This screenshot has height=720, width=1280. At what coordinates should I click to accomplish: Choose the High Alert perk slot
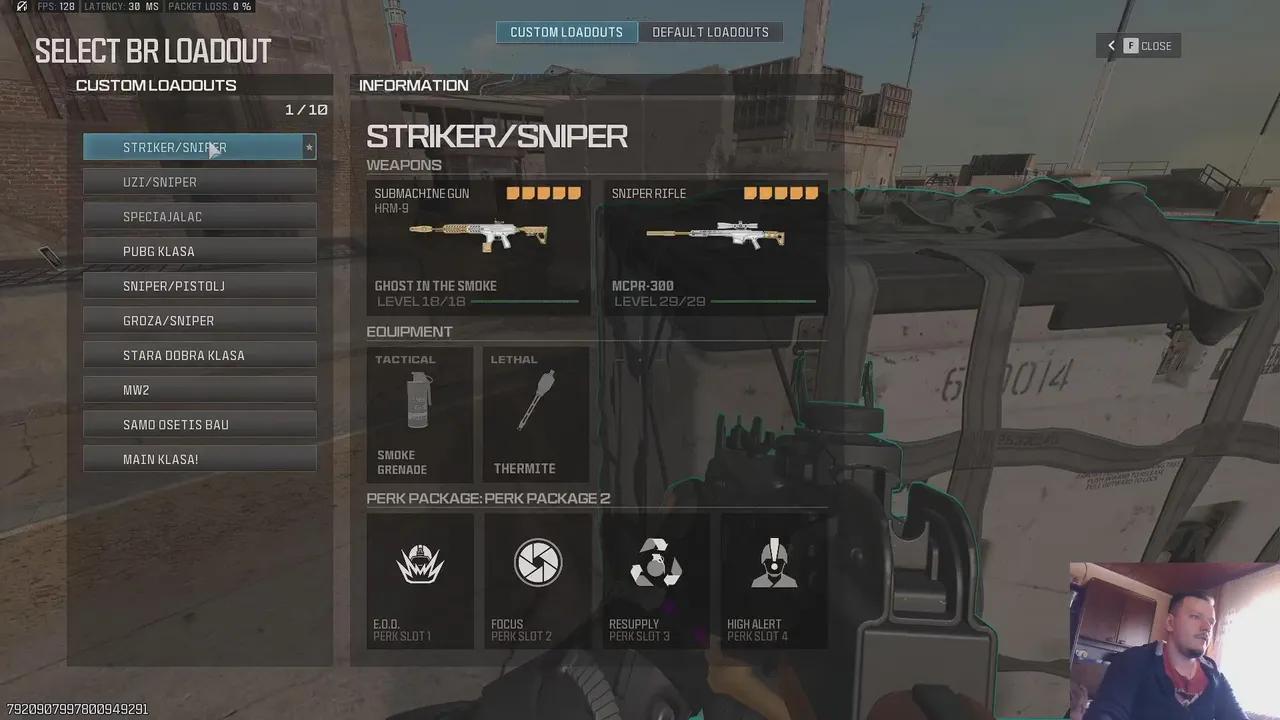pyautogui.click(x=774, y=580)
